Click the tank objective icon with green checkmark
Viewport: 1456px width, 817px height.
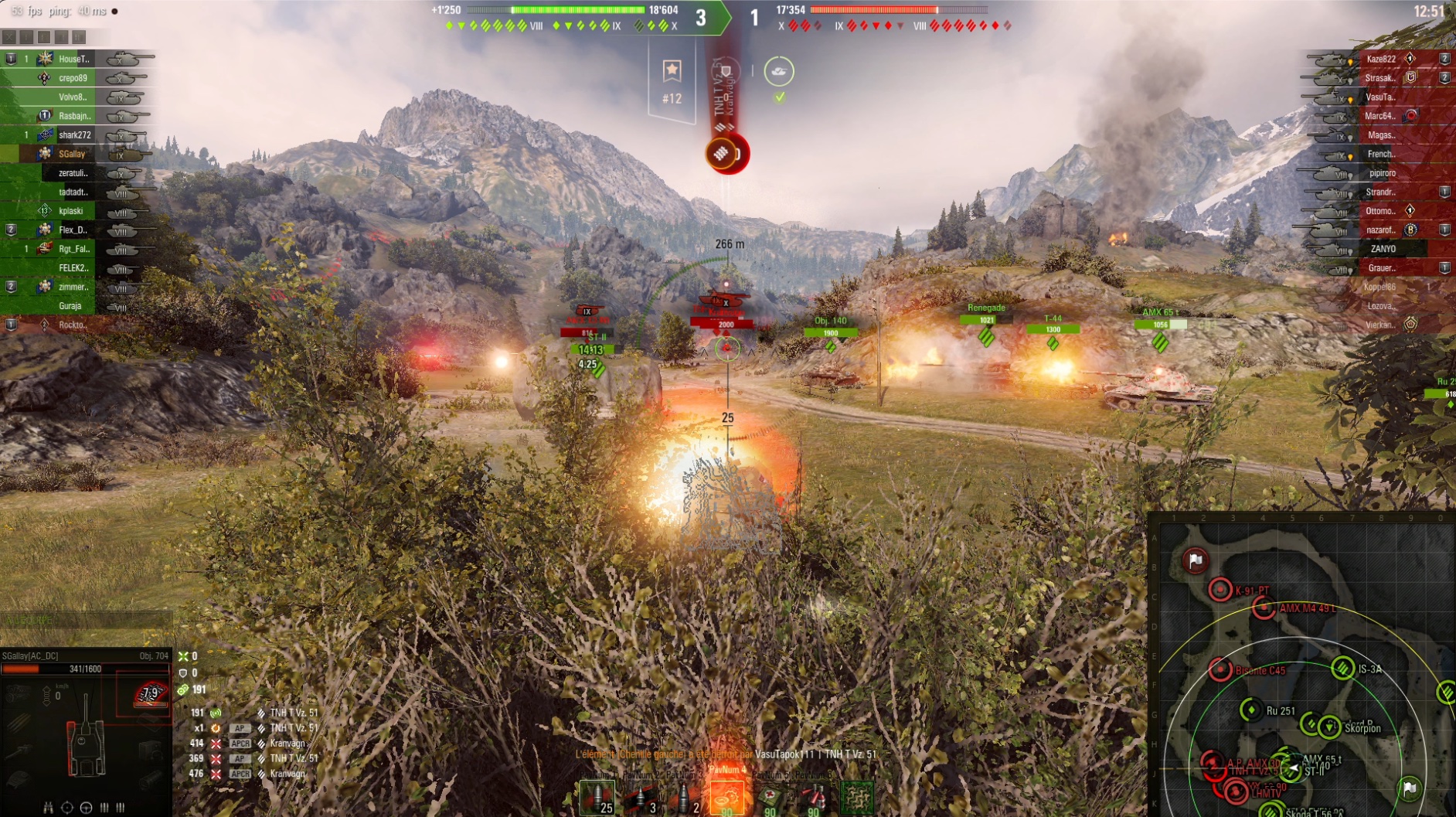tap(779, 72)
